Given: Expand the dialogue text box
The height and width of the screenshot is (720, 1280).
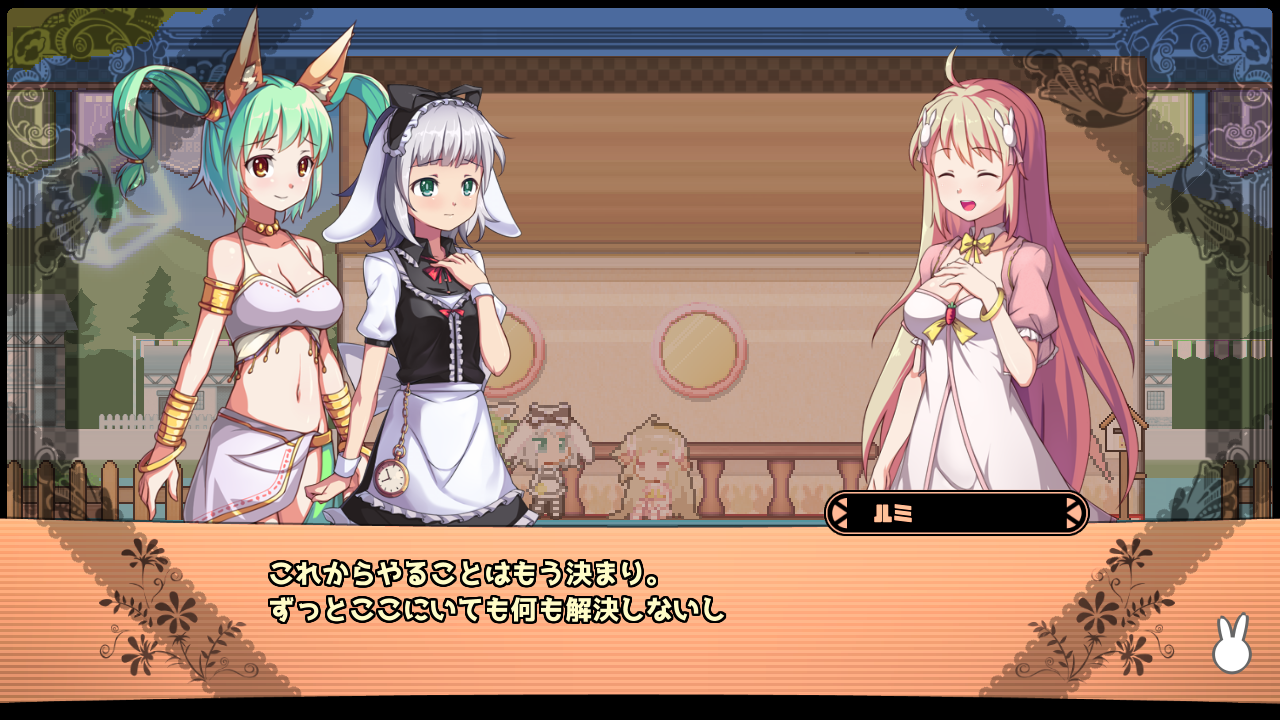Looking at the screenshot, I should (640, 600).
